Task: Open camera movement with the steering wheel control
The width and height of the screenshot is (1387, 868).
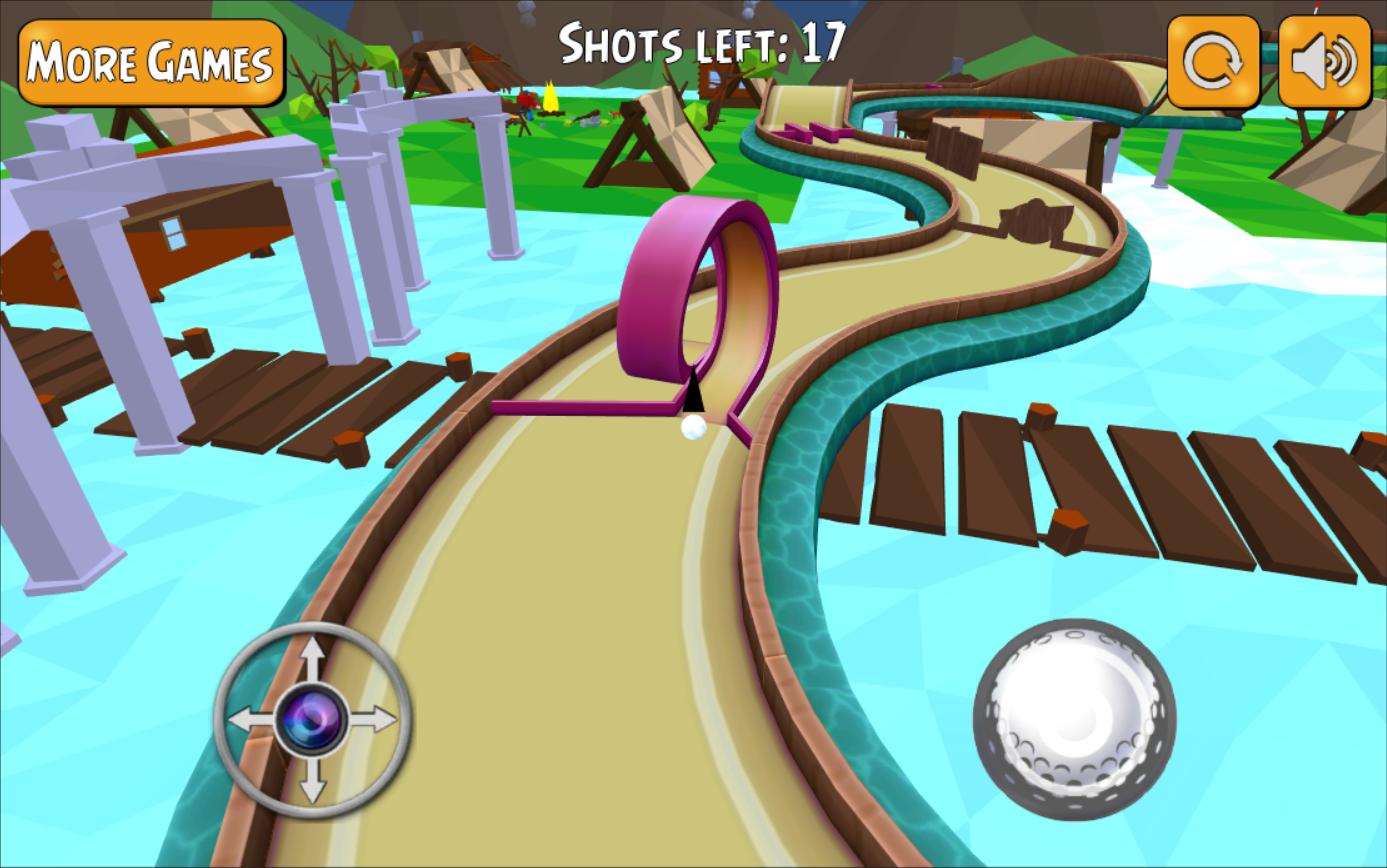Action: tap(310, 717)
